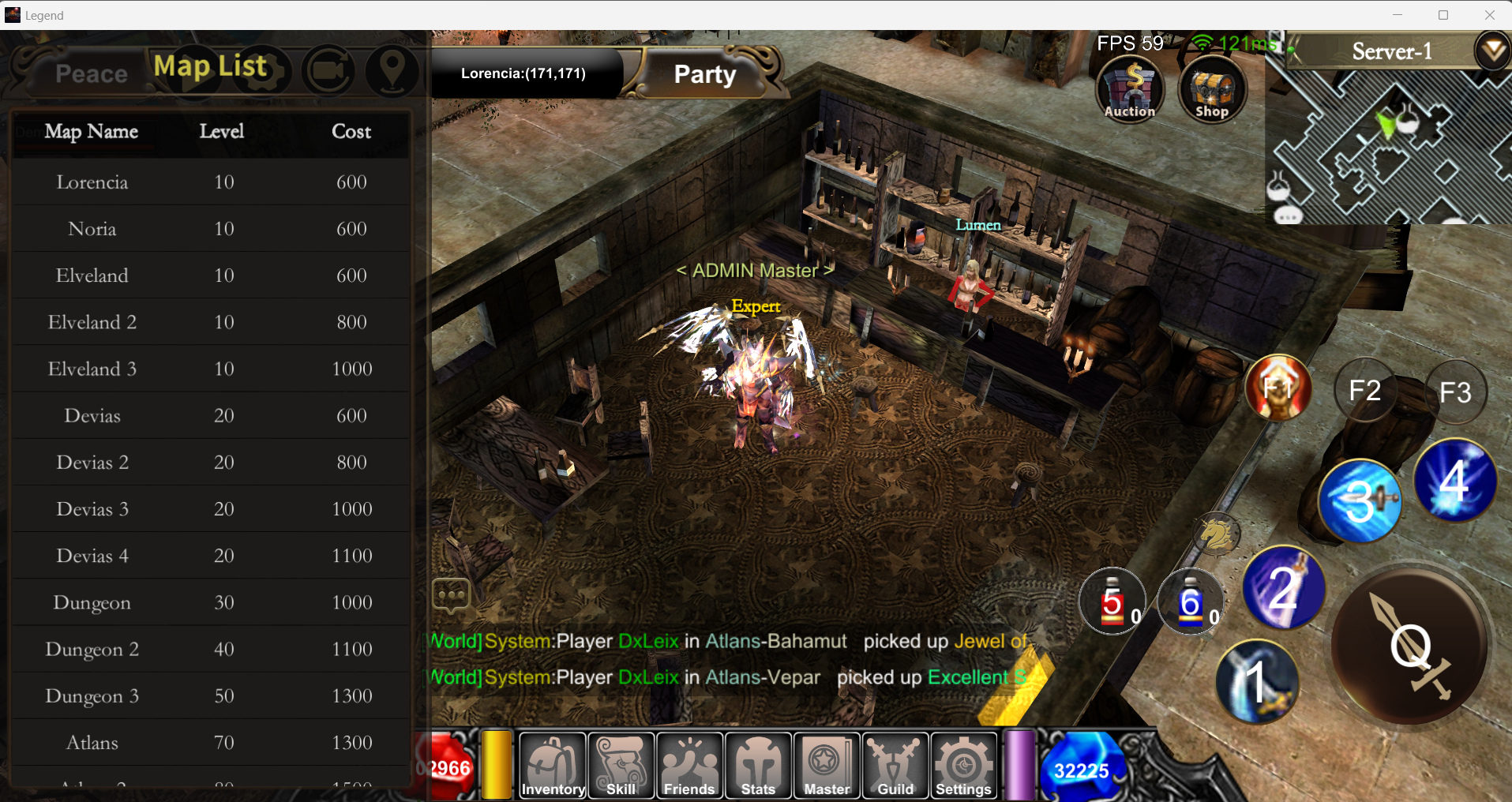Click the Map List button

pos(211,68)
